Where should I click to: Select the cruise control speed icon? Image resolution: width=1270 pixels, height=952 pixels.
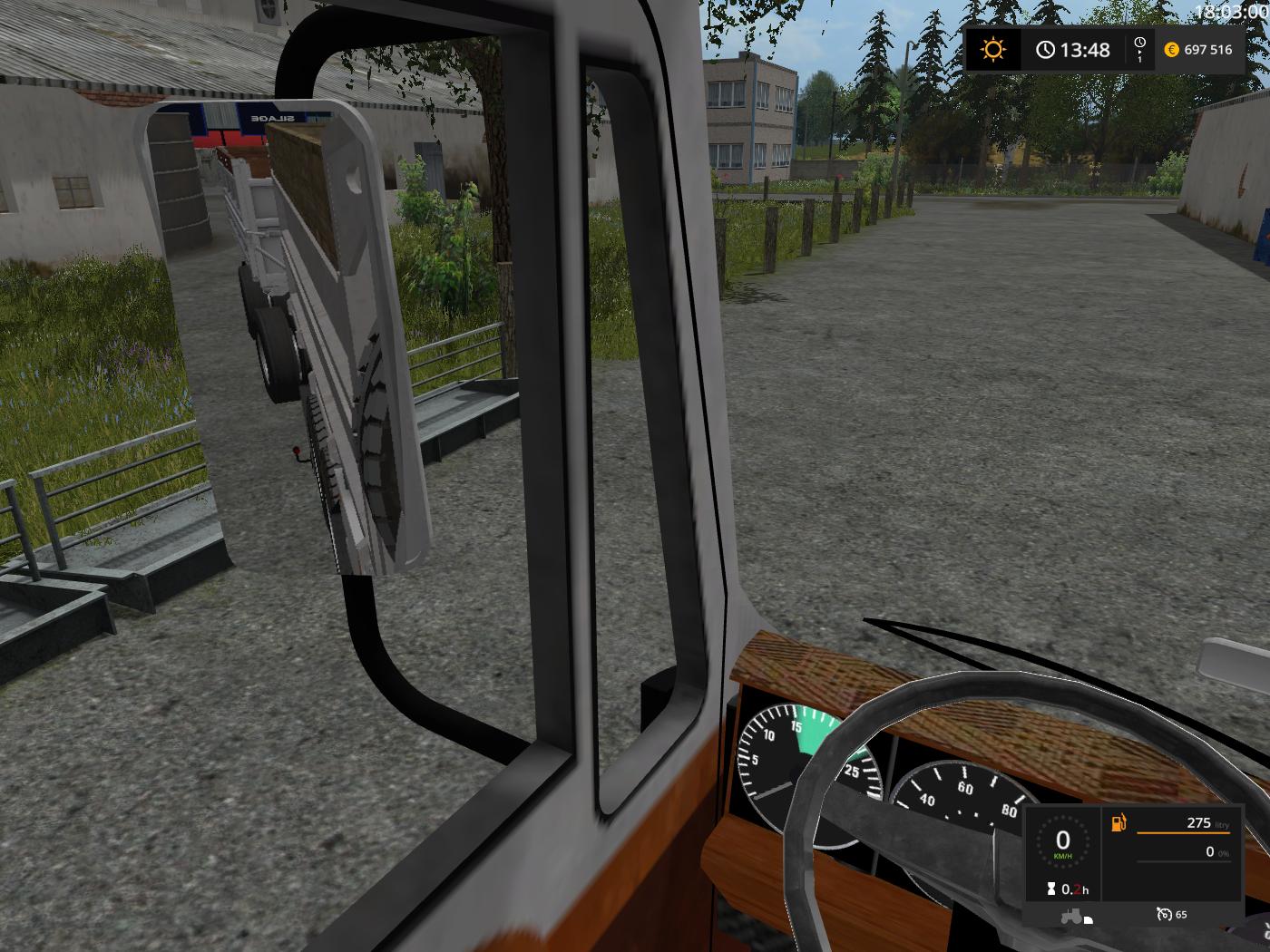[1164, 914]
